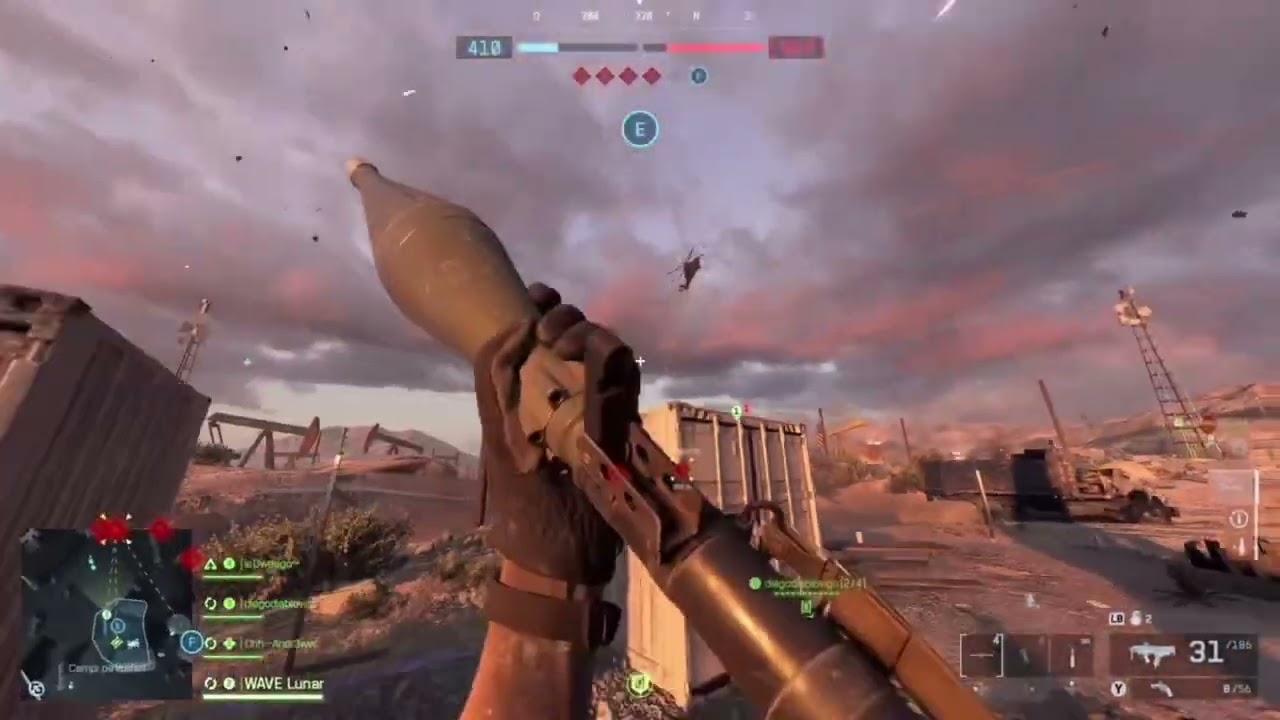Click objective F marker beside the minimap
The height and width of the screenshot is (720, 1280).
192,642
